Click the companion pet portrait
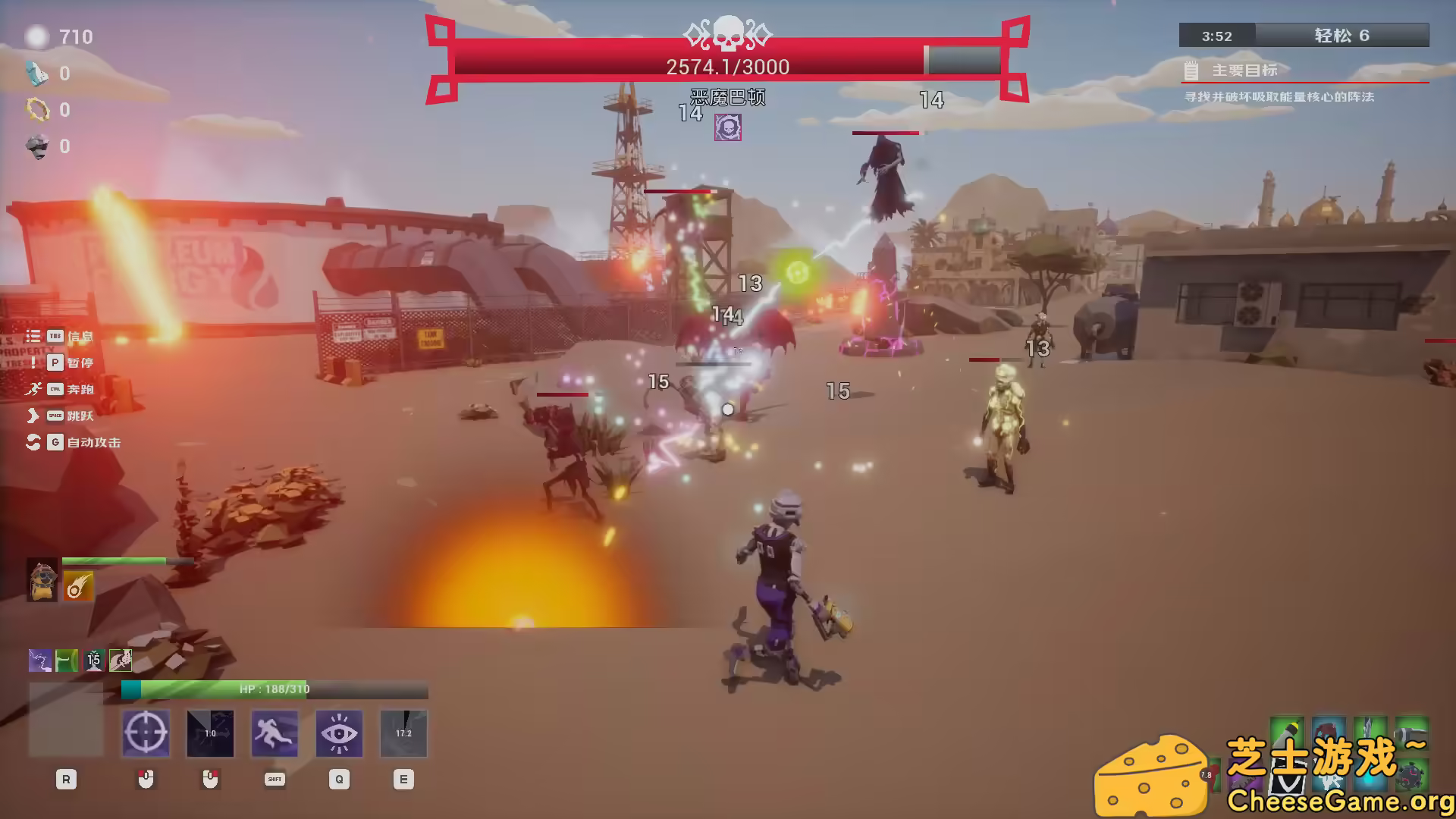The width and height of the screenshot is (1456, 819). click(42, 581)
